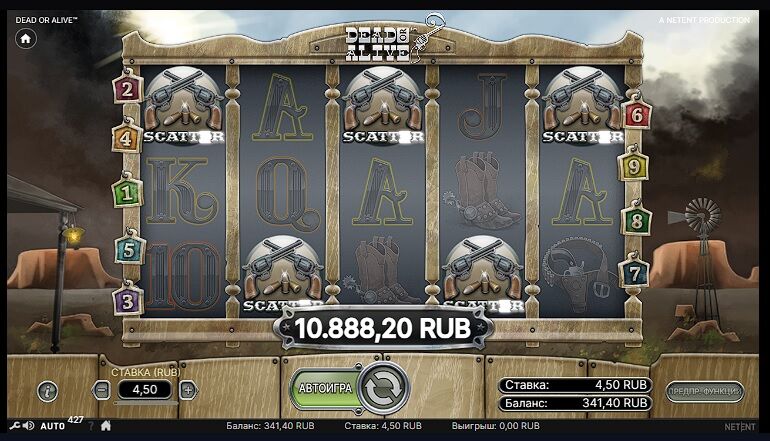Open the paytable info button

coord(47,391)
